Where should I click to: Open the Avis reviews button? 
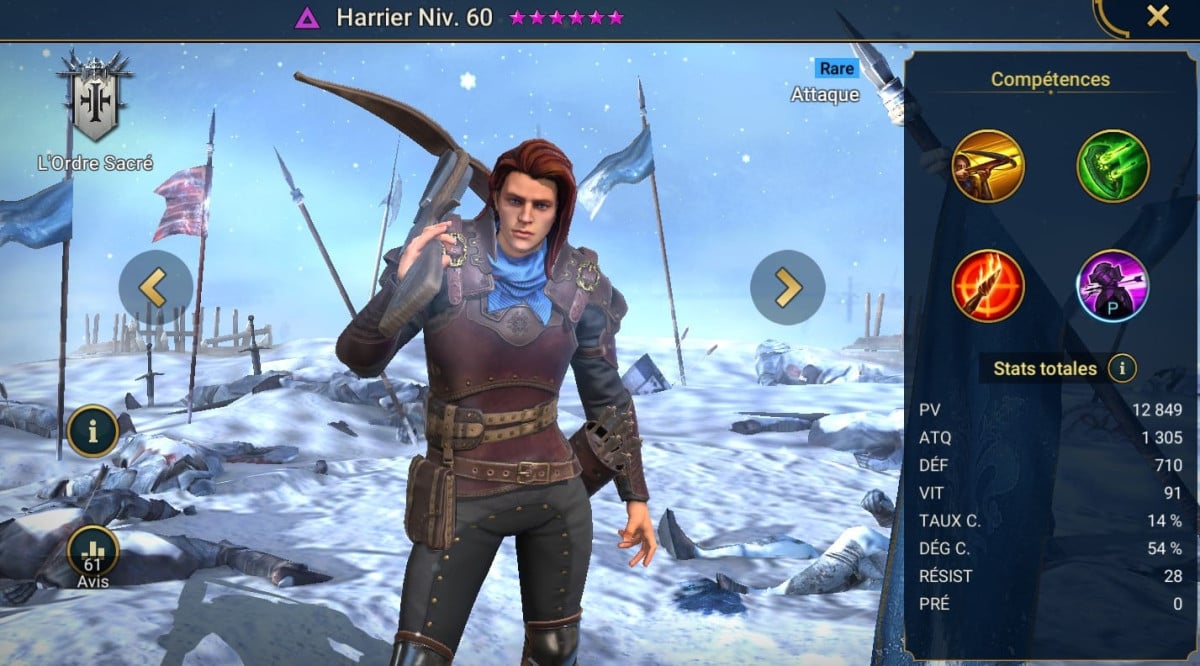coord(93,553)
